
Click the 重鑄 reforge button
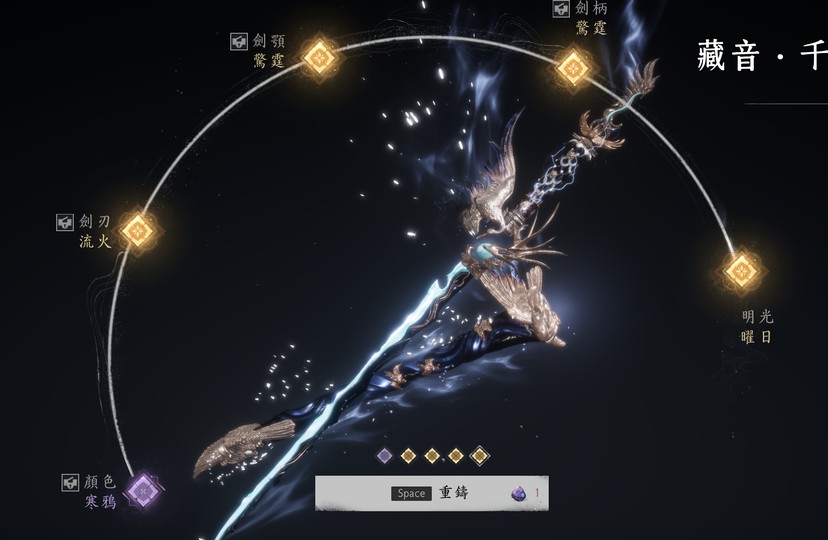(432, 493)
